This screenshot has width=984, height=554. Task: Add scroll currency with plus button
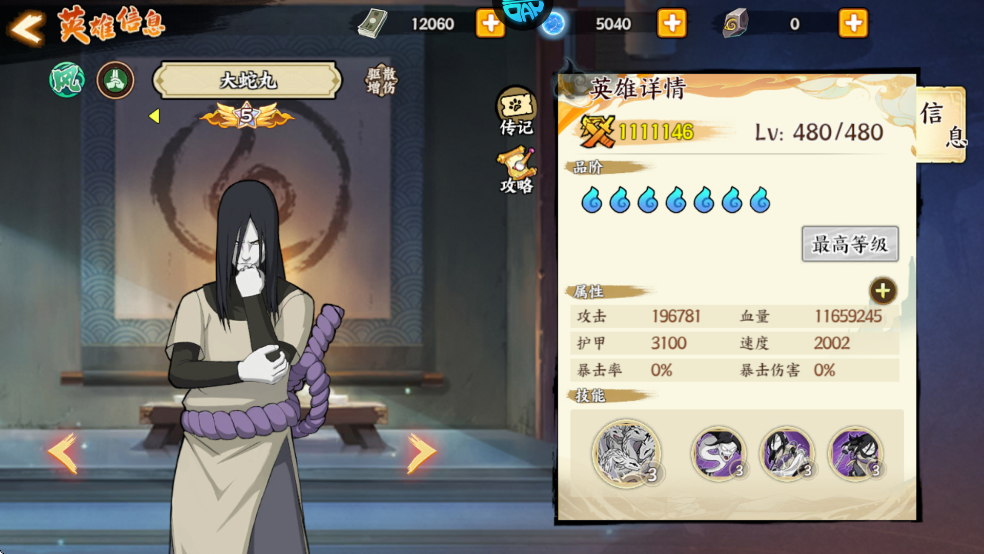[x=853, y=23]
